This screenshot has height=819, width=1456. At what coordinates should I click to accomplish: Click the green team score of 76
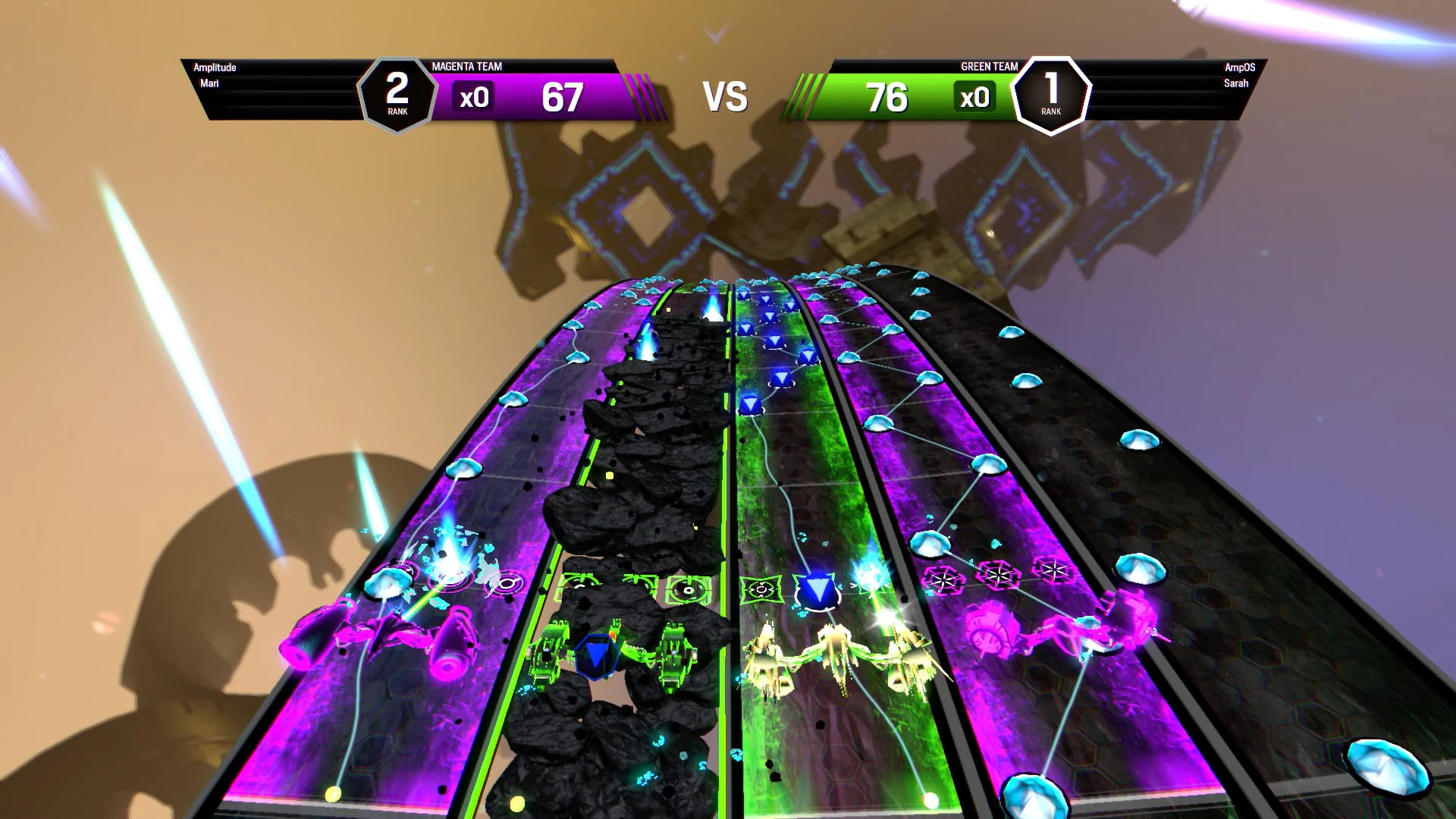click(888, 98)
